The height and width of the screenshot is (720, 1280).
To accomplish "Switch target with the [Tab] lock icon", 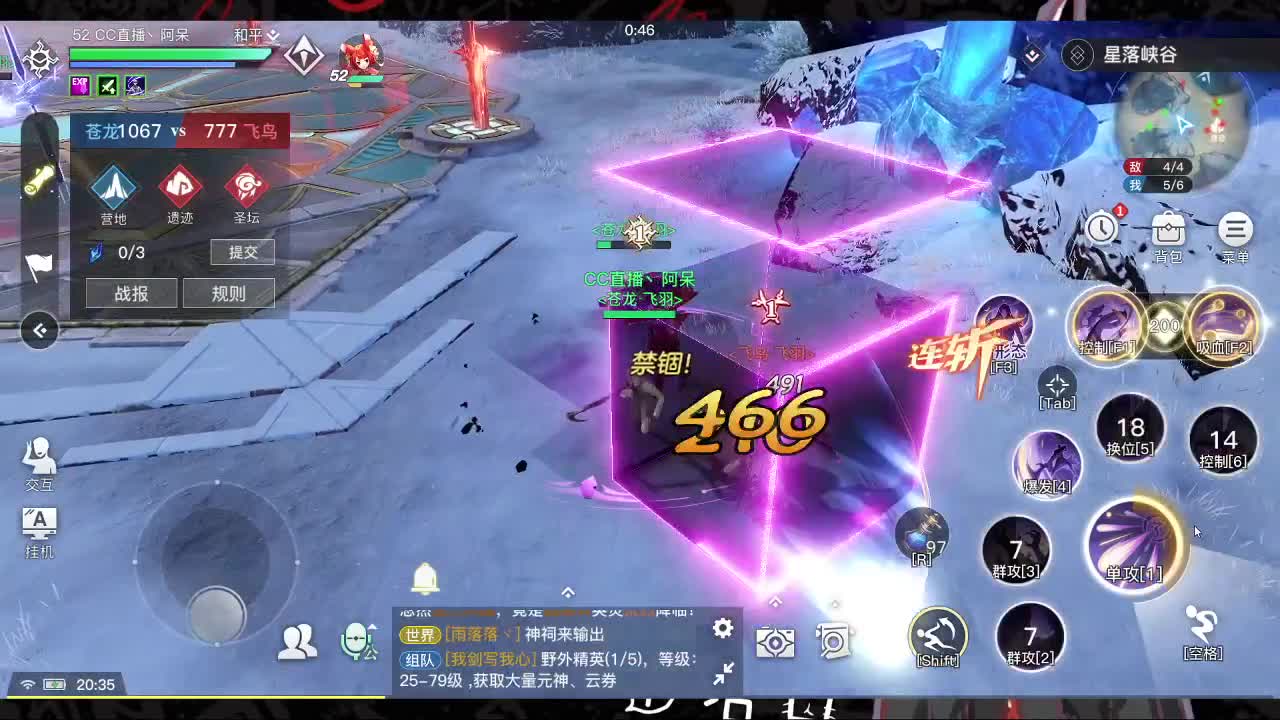I will coord(1055,385).
